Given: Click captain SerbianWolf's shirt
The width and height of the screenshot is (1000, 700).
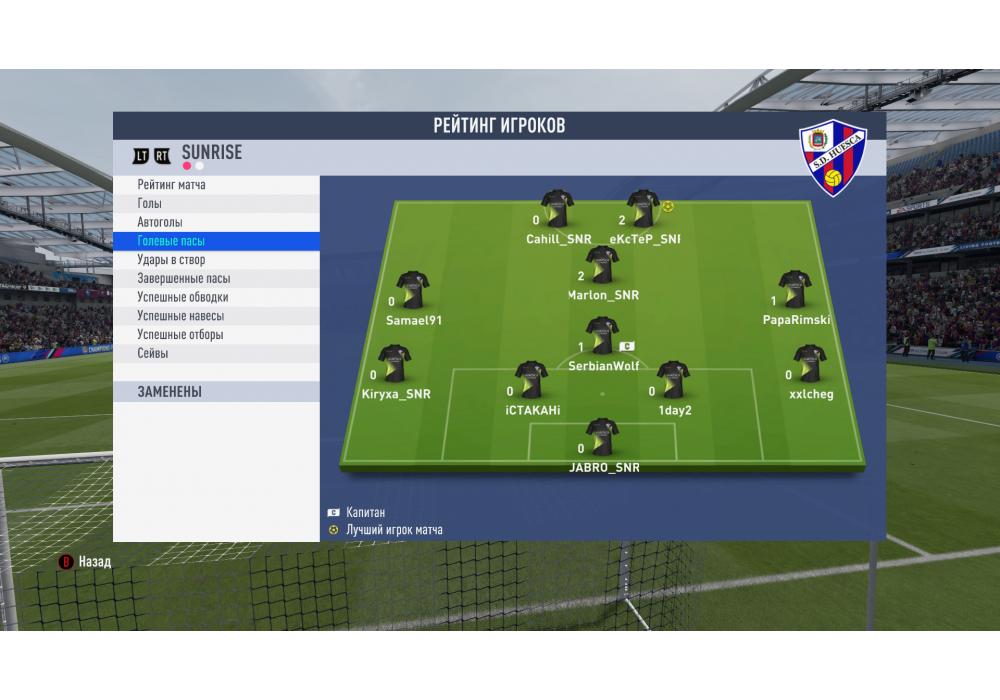Looking at the screenshot, I should (x=601, y=337).
